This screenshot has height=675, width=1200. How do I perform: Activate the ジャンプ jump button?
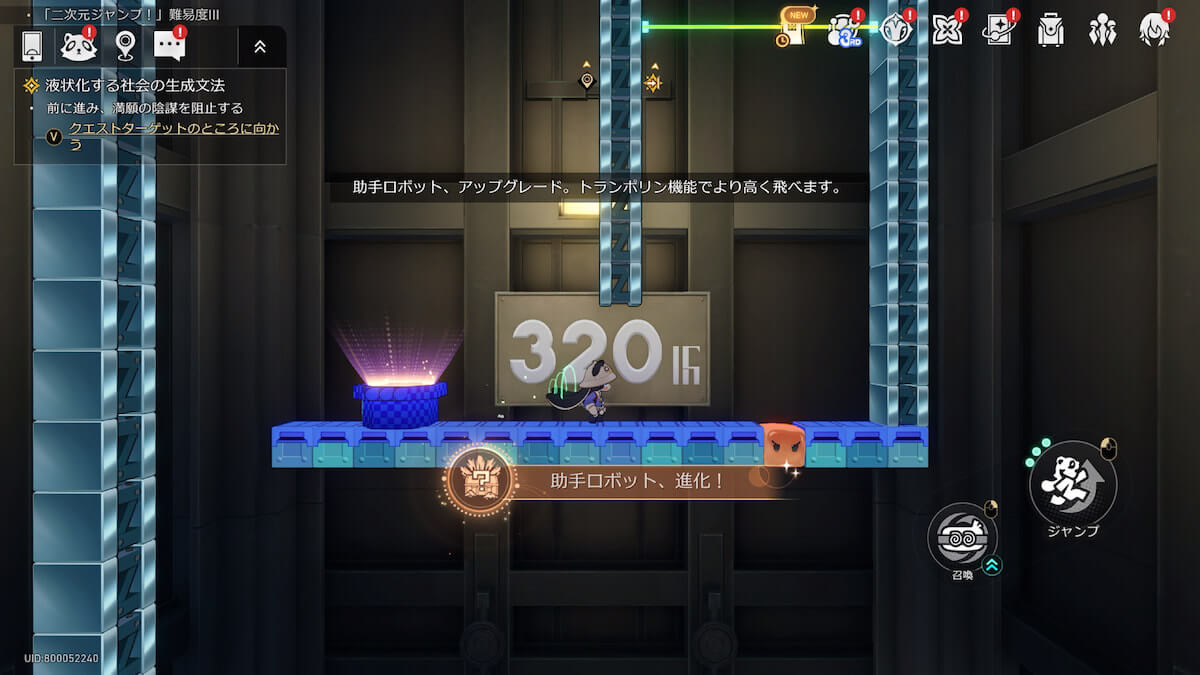click(x=1073, y=485)
